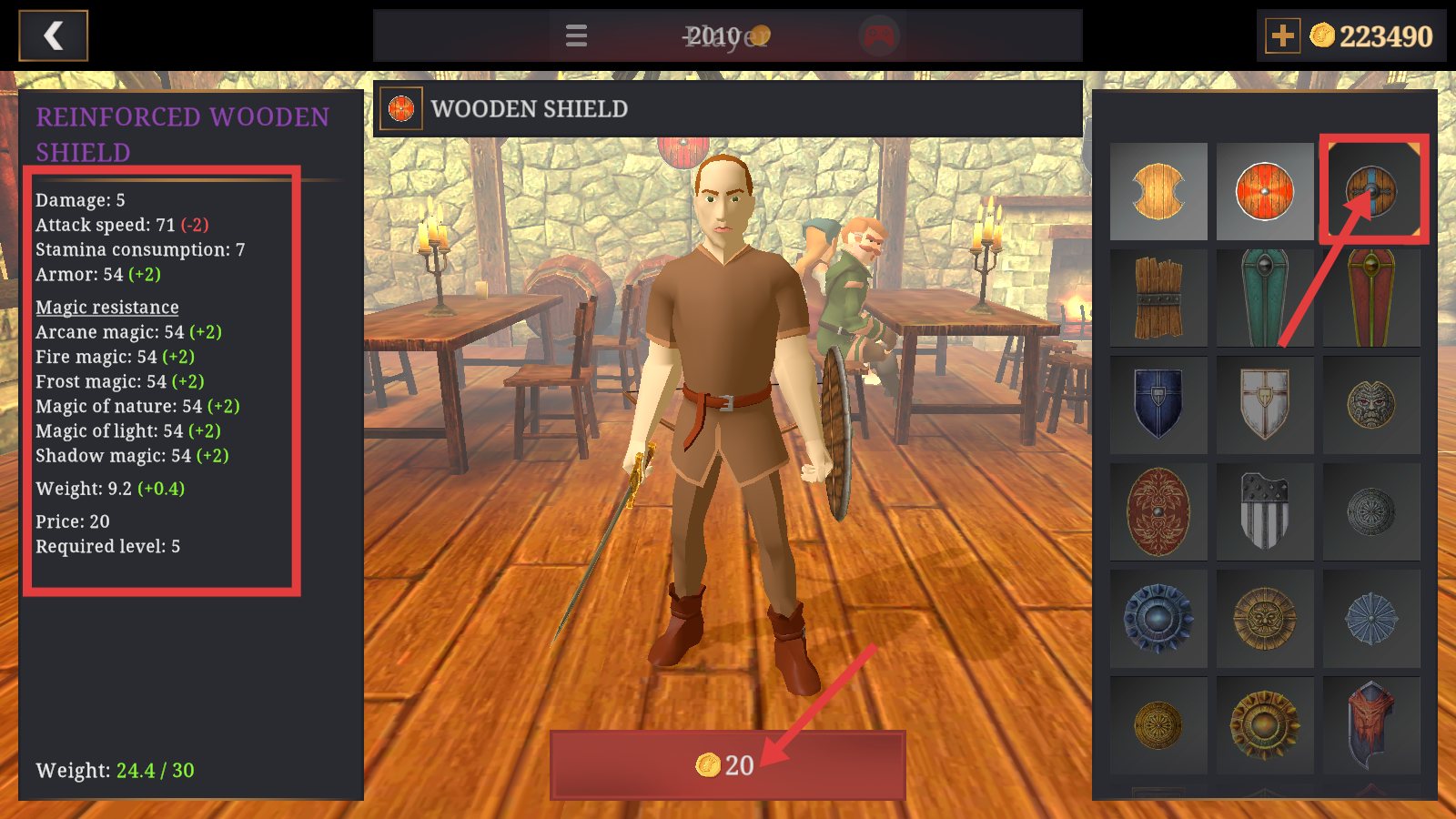
Task: Choose the red tower shield
Action: (x=1371, y=298)
